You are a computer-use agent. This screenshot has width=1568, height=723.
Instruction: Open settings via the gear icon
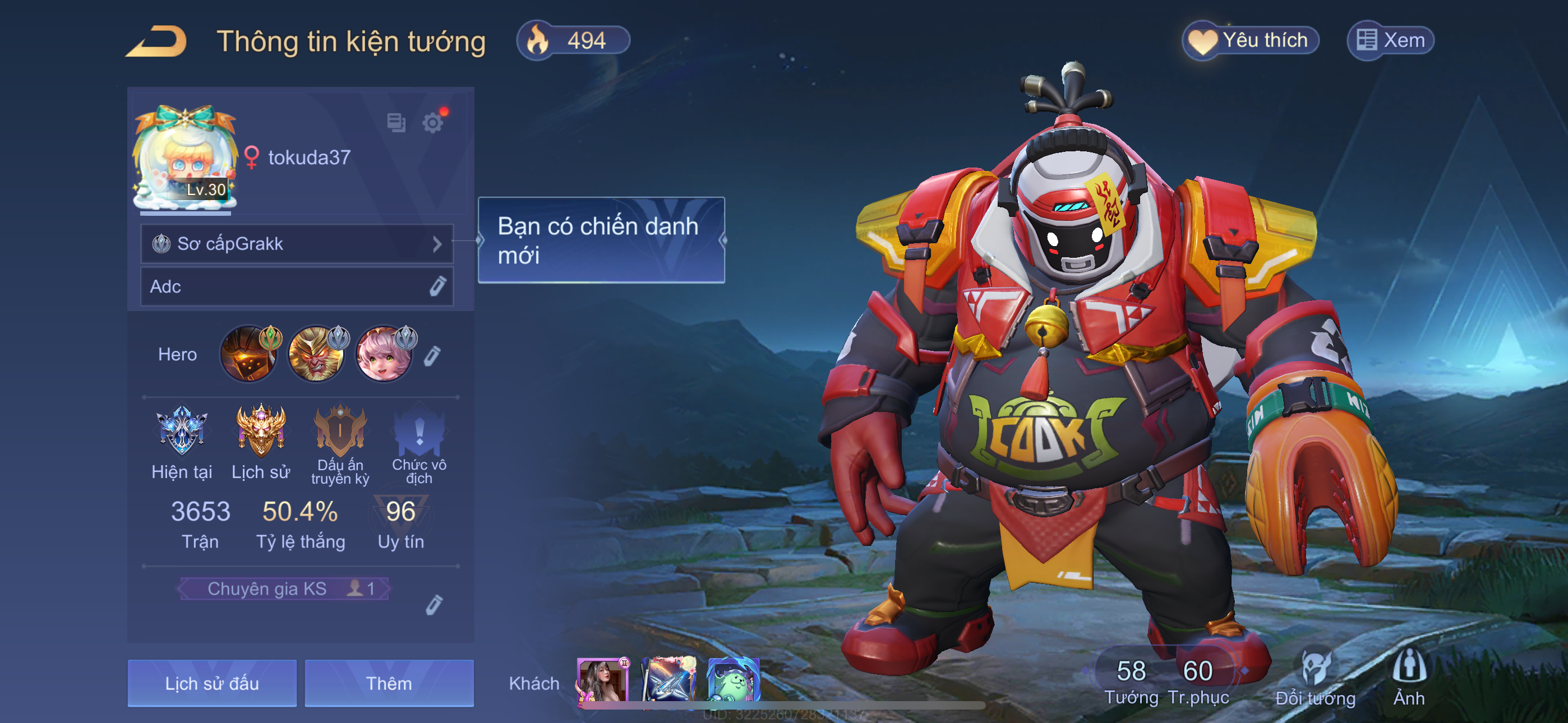click(433, 123)
